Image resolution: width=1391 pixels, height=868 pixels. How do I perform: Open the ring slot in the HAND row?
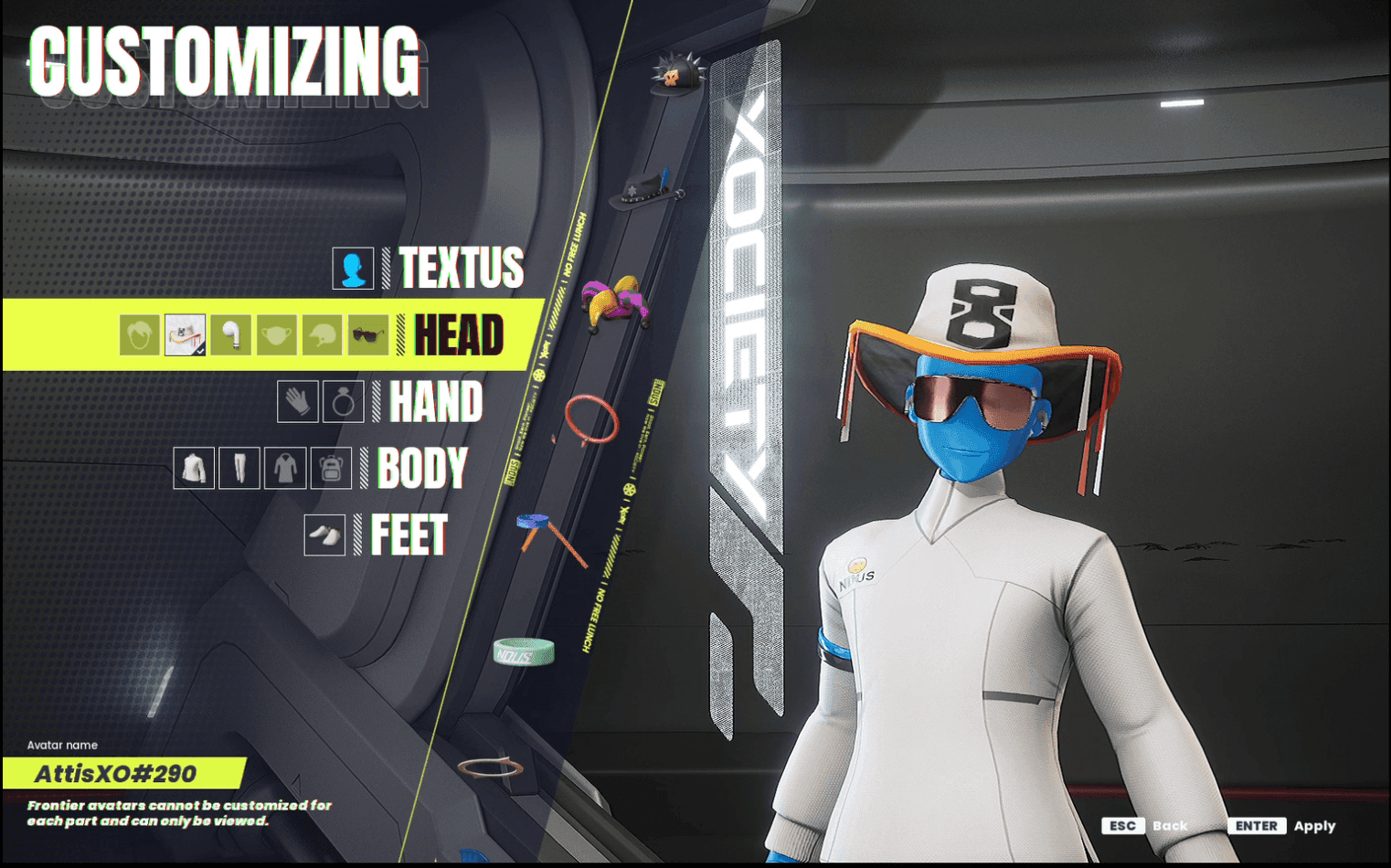point(345,401)
